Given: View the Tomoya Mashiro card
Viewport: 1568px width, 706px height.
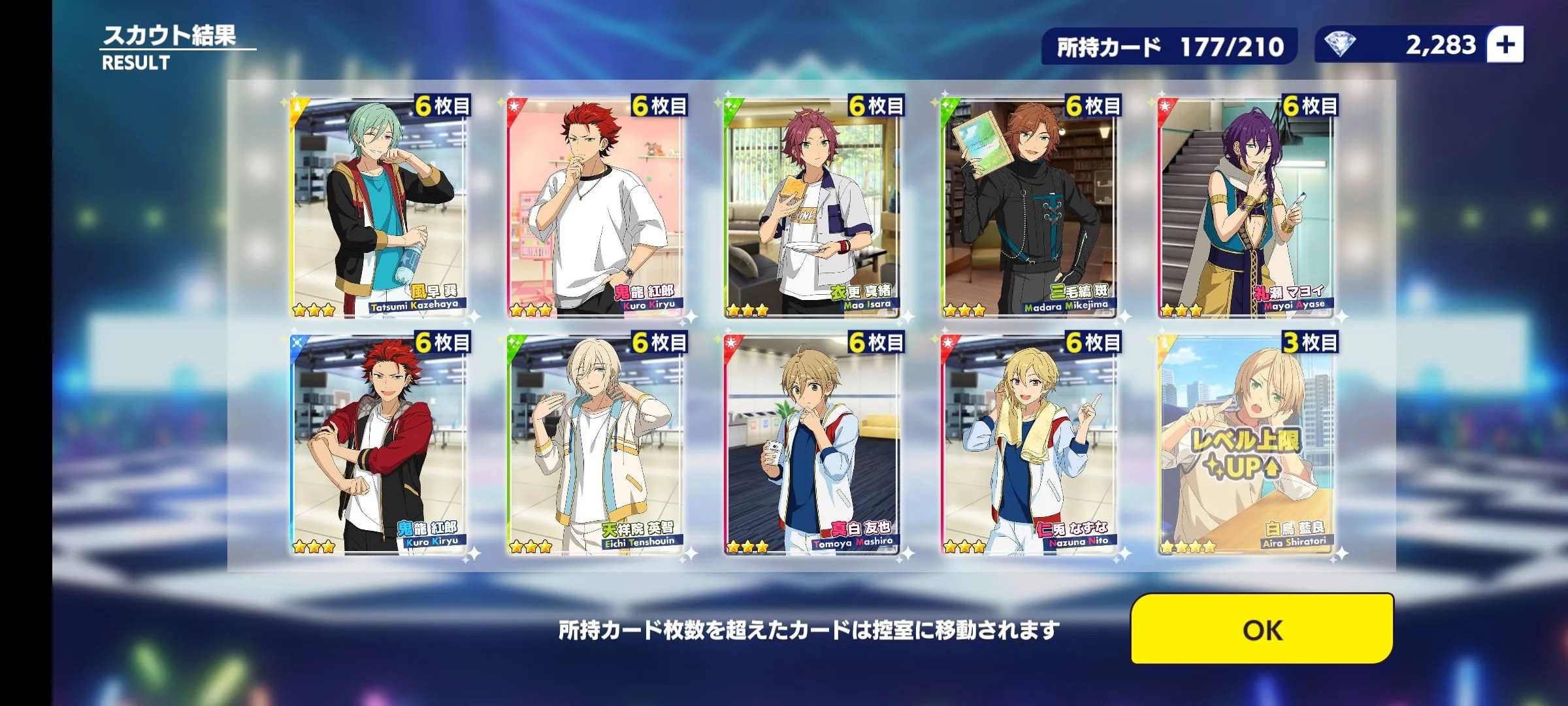Looking at the screenshot, I should click(811, 445).
